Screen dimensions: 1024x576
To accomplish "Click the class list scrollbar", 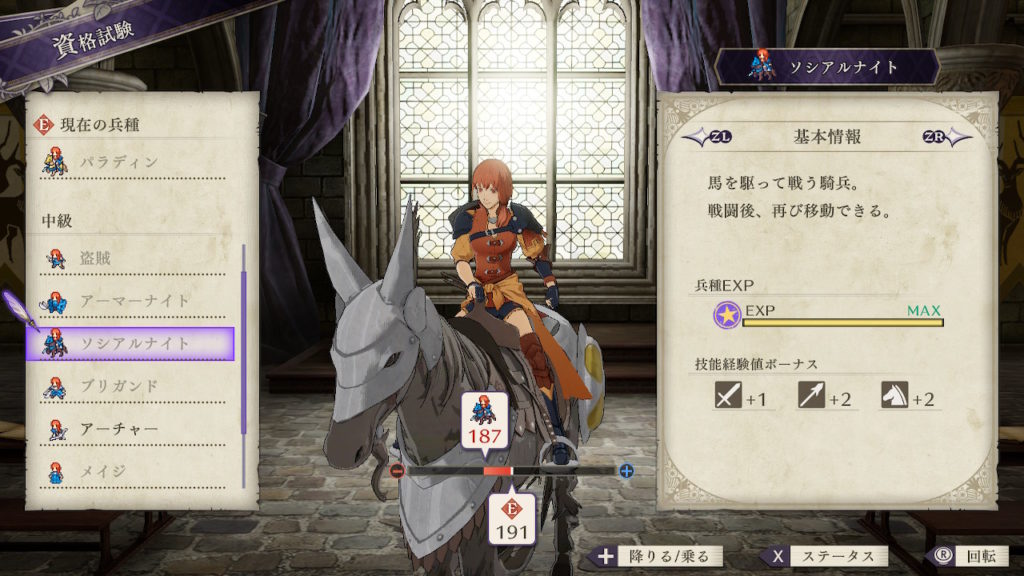I will coord(243,340).
